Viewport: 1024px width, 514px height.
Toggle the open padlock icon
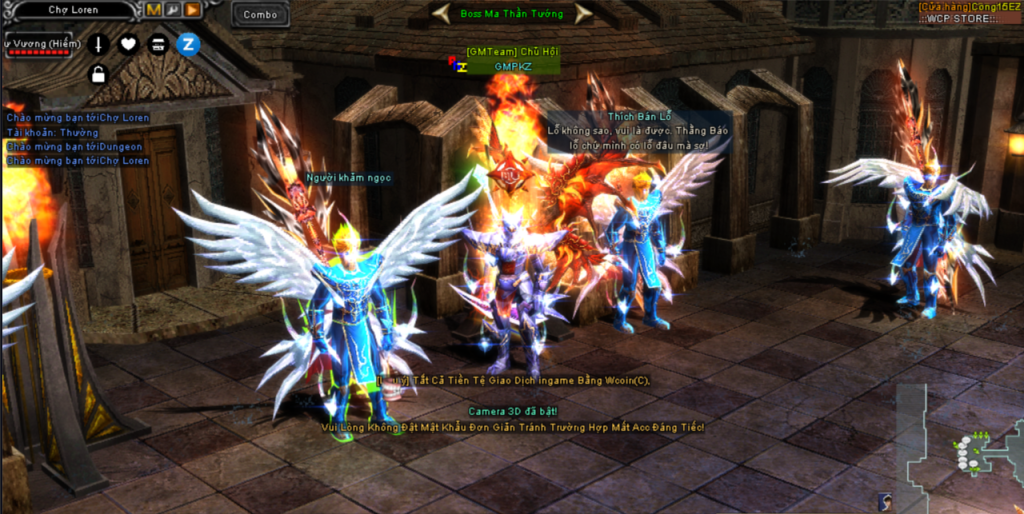tap(98, 74)
